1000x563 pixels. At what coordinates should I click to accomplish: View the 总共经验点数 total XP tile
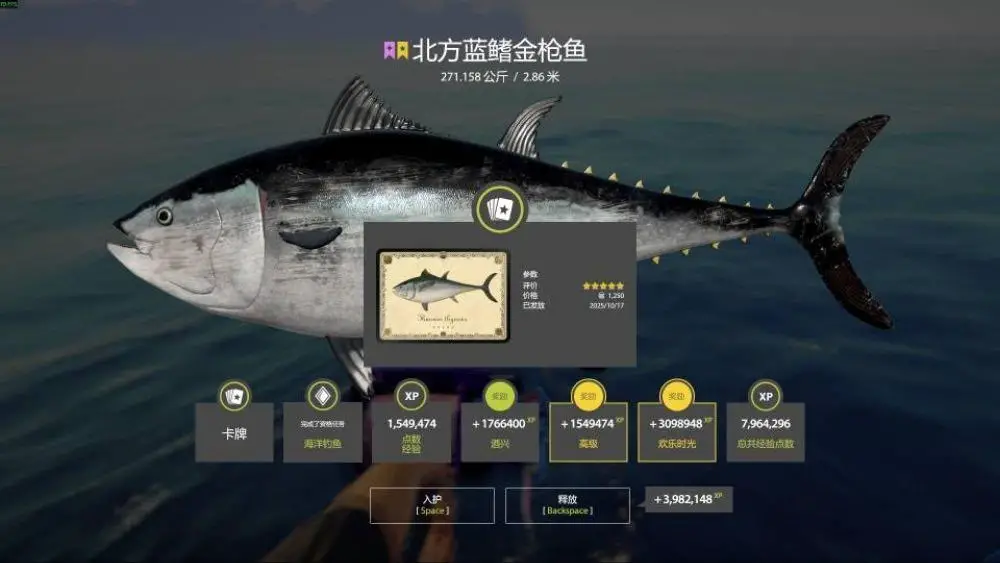766,432
